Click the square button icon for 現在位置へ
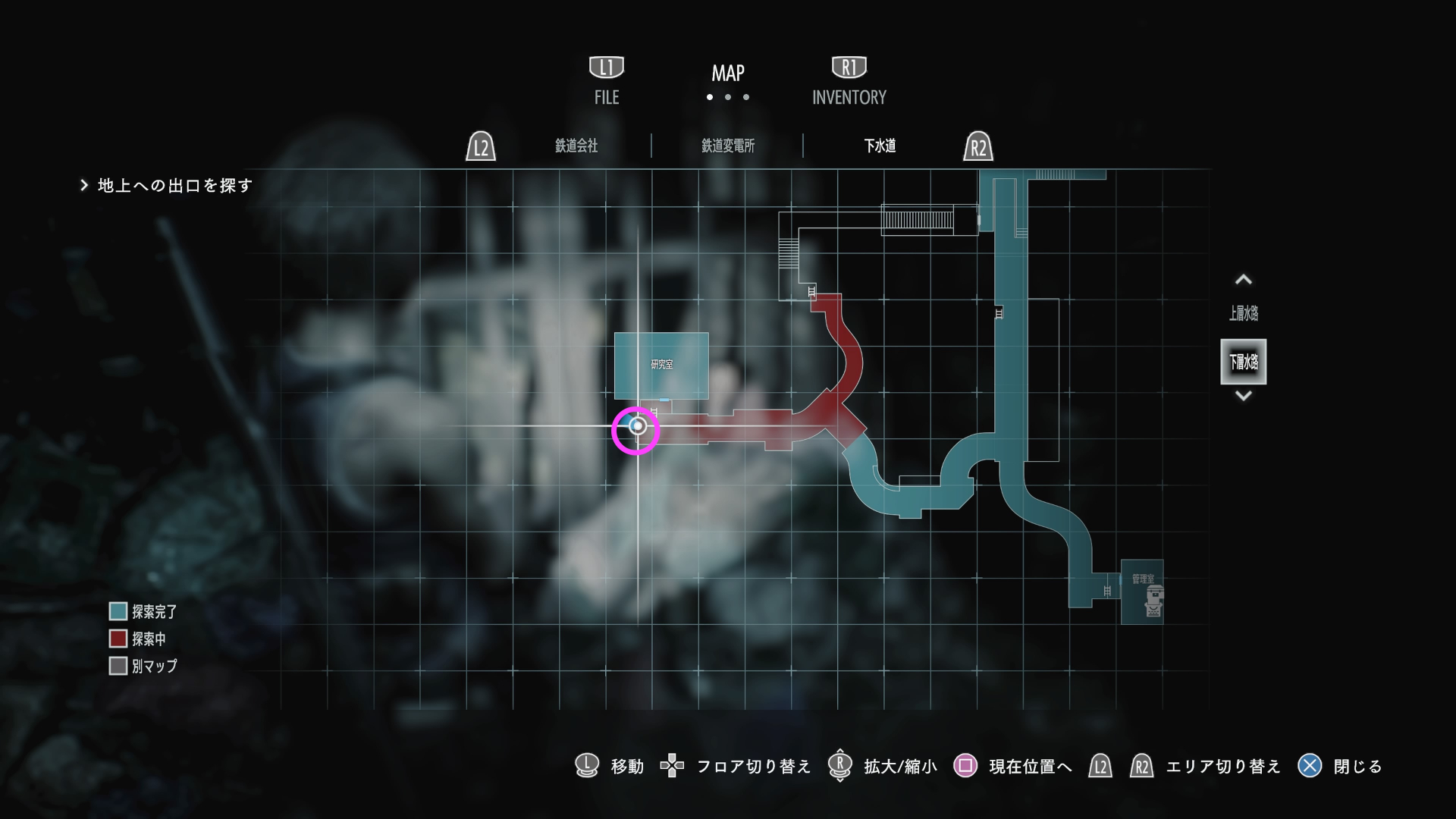1456x819 pixels. (x=965, y=766)
